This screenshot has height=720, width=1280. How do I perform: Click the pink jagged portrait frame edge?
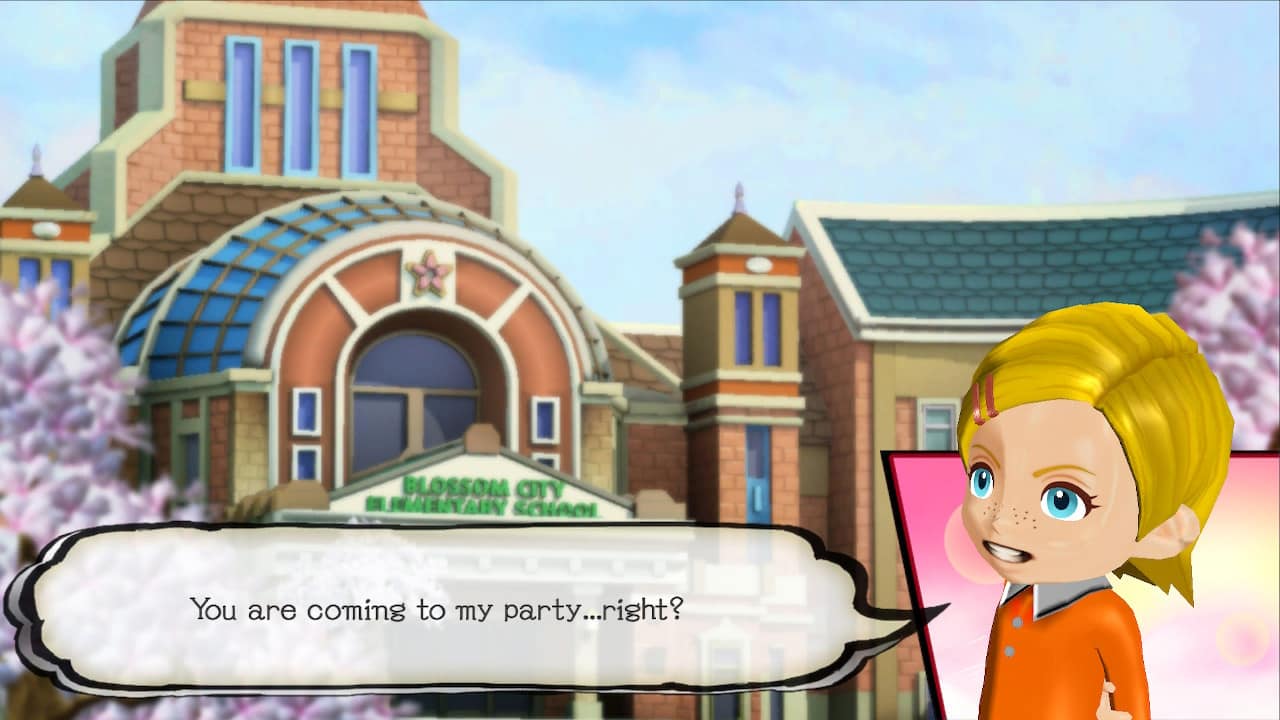click(x=905, y=560)
